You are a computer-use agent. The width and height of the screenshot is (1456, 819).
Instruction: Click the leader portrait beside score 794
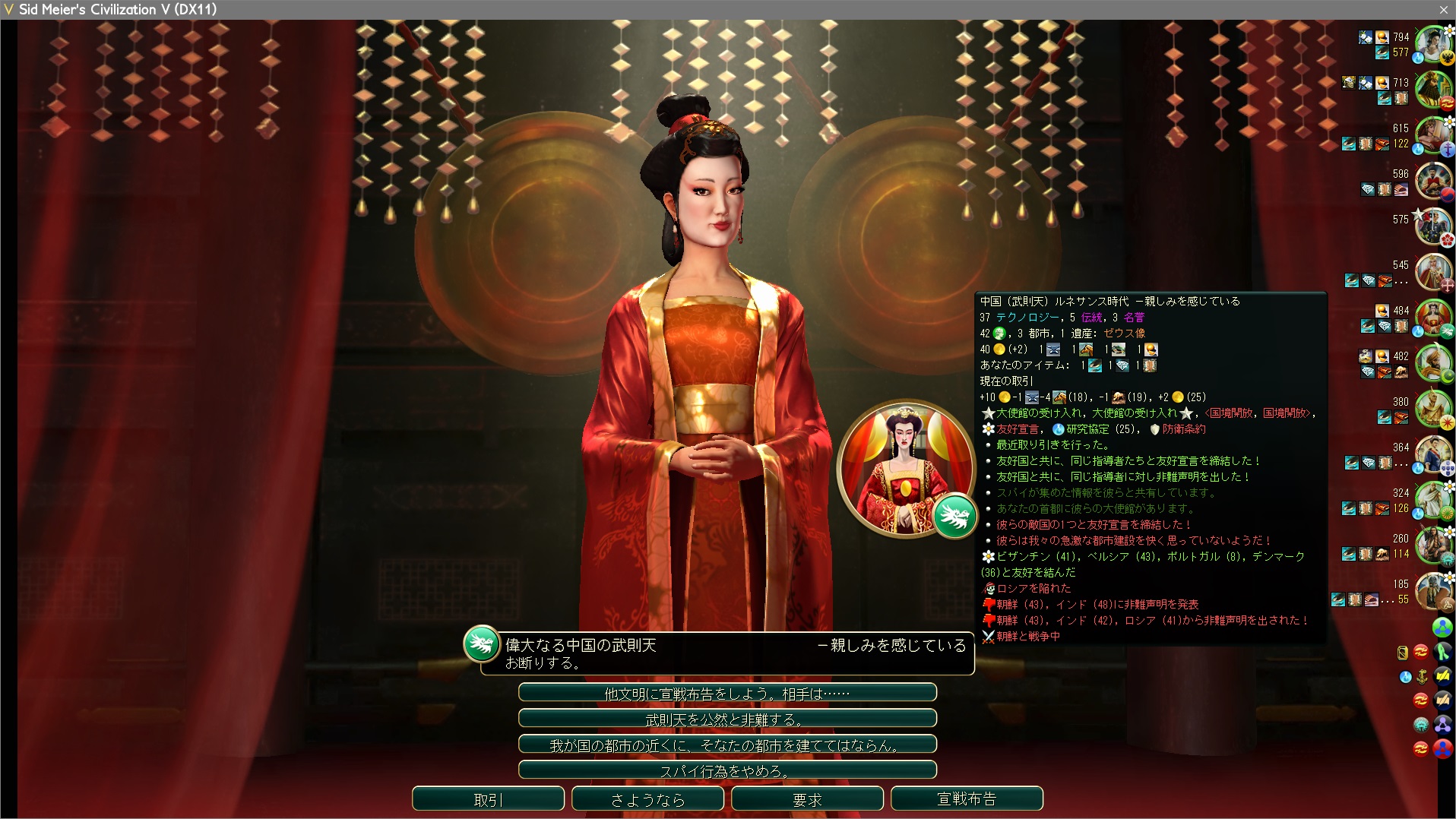1432,45
